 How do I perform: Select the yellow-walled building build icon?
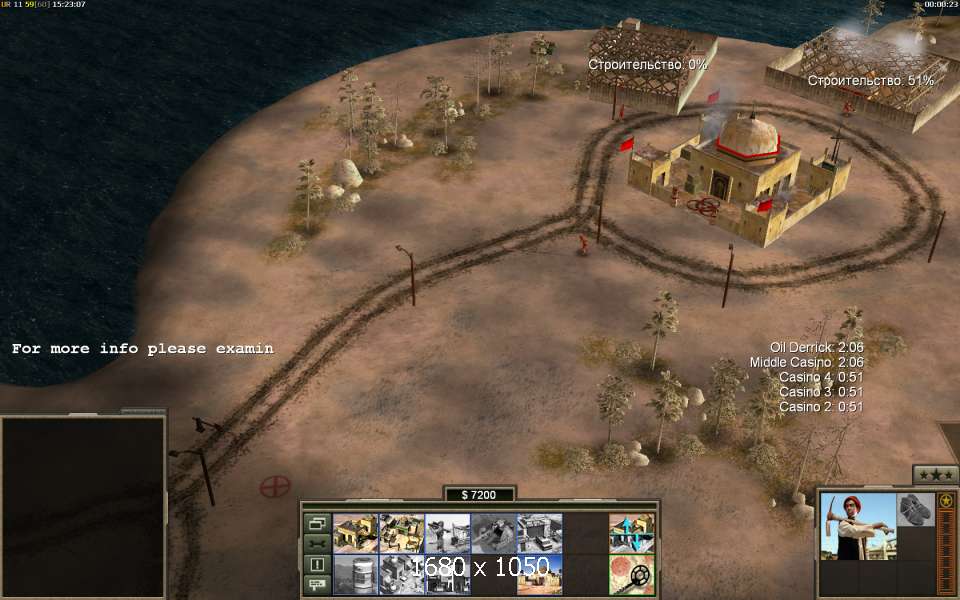click(355, 533)
